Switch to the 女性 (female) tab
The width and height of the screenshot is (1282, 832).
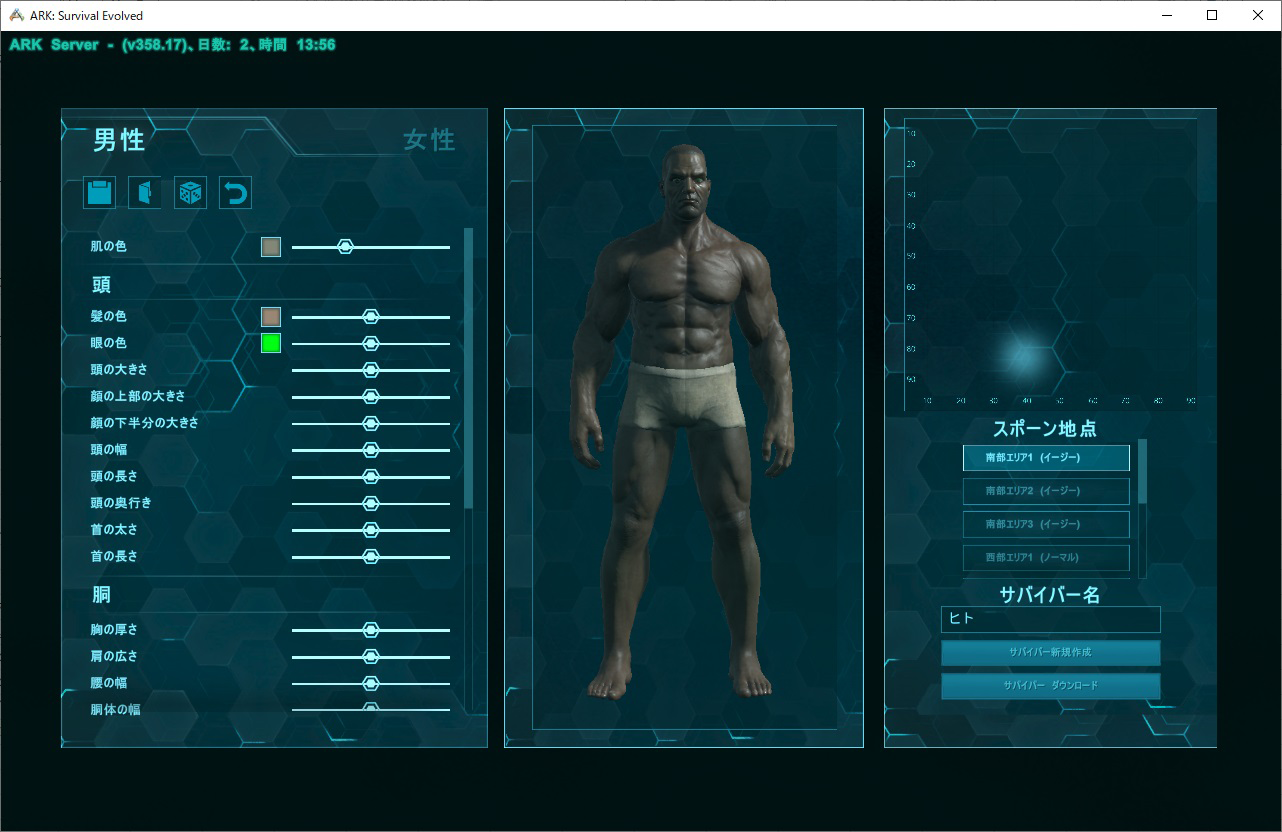[x=429, y=141]
